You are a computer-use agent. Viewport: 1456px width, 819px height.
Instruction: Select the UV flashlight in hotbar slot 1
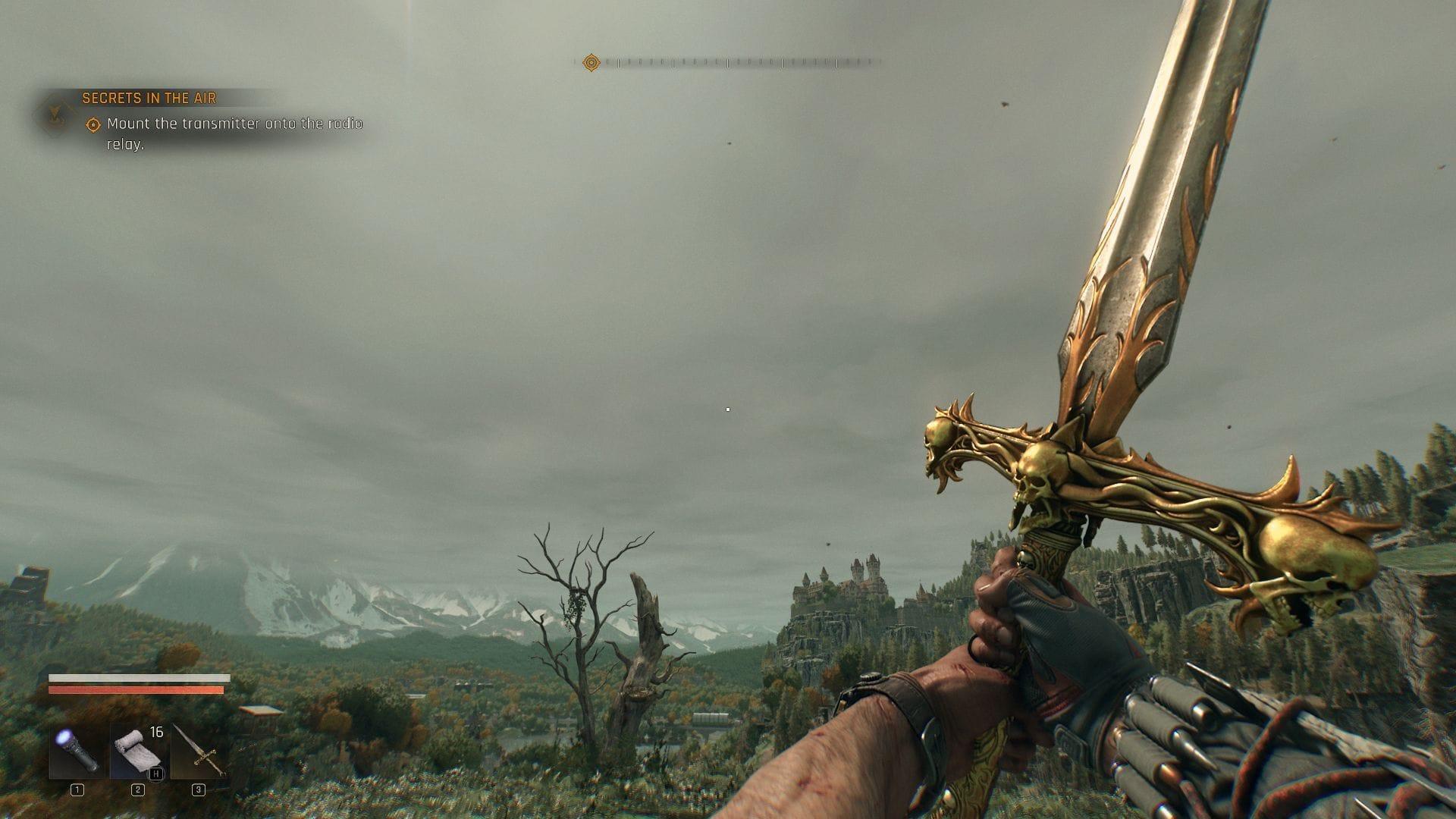(x=78, y=752)
